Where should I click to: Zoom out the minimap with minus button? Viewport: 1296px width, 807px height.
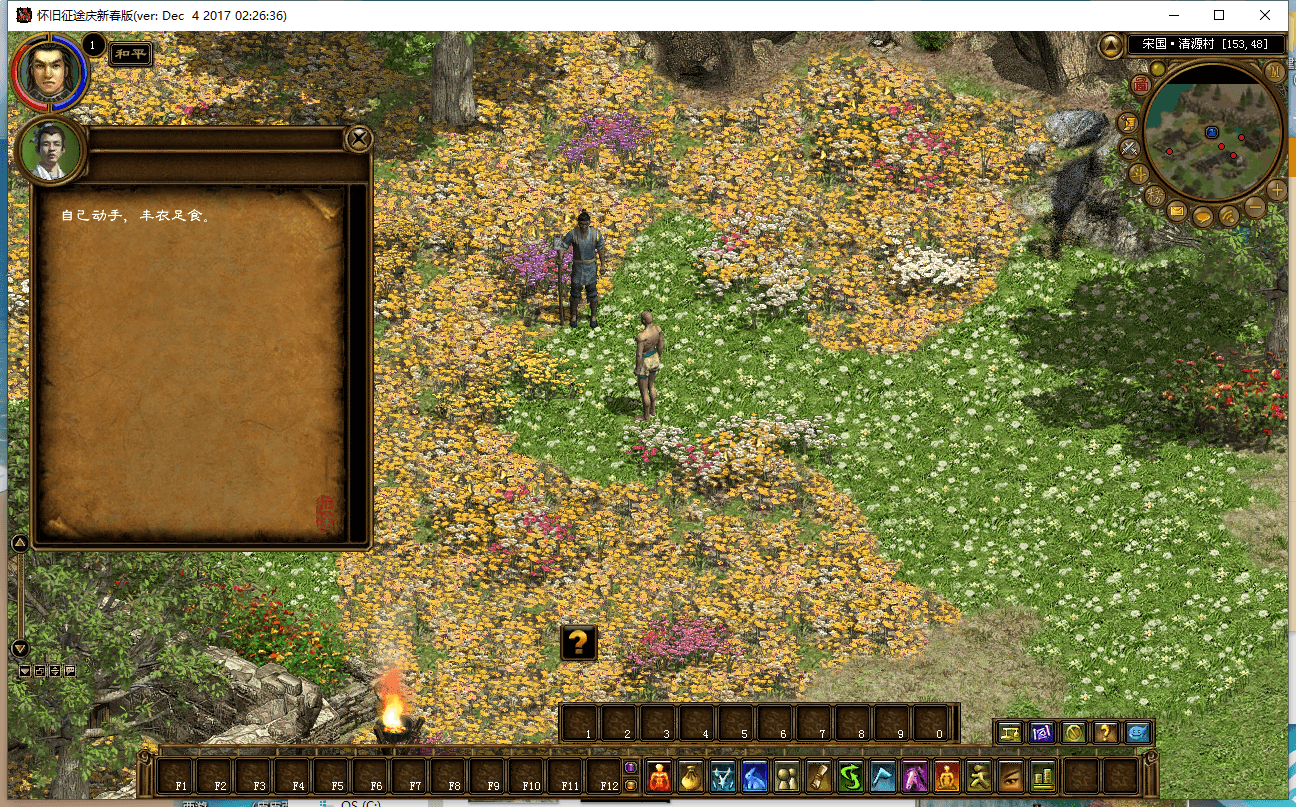pyautogui.click(x=1254, y=208)
